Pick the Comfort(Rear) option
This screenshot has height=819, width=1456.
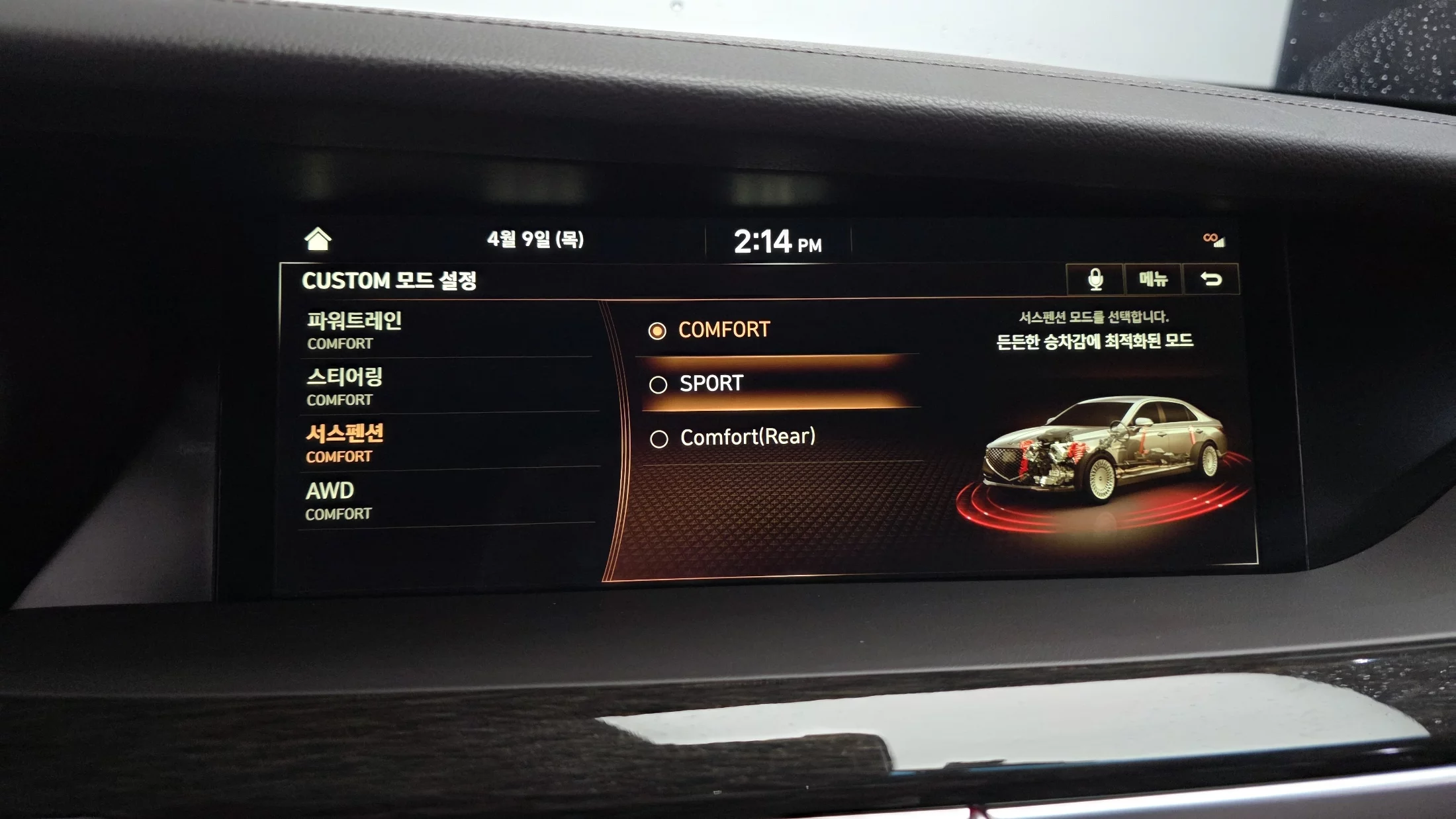coord(747,437)
